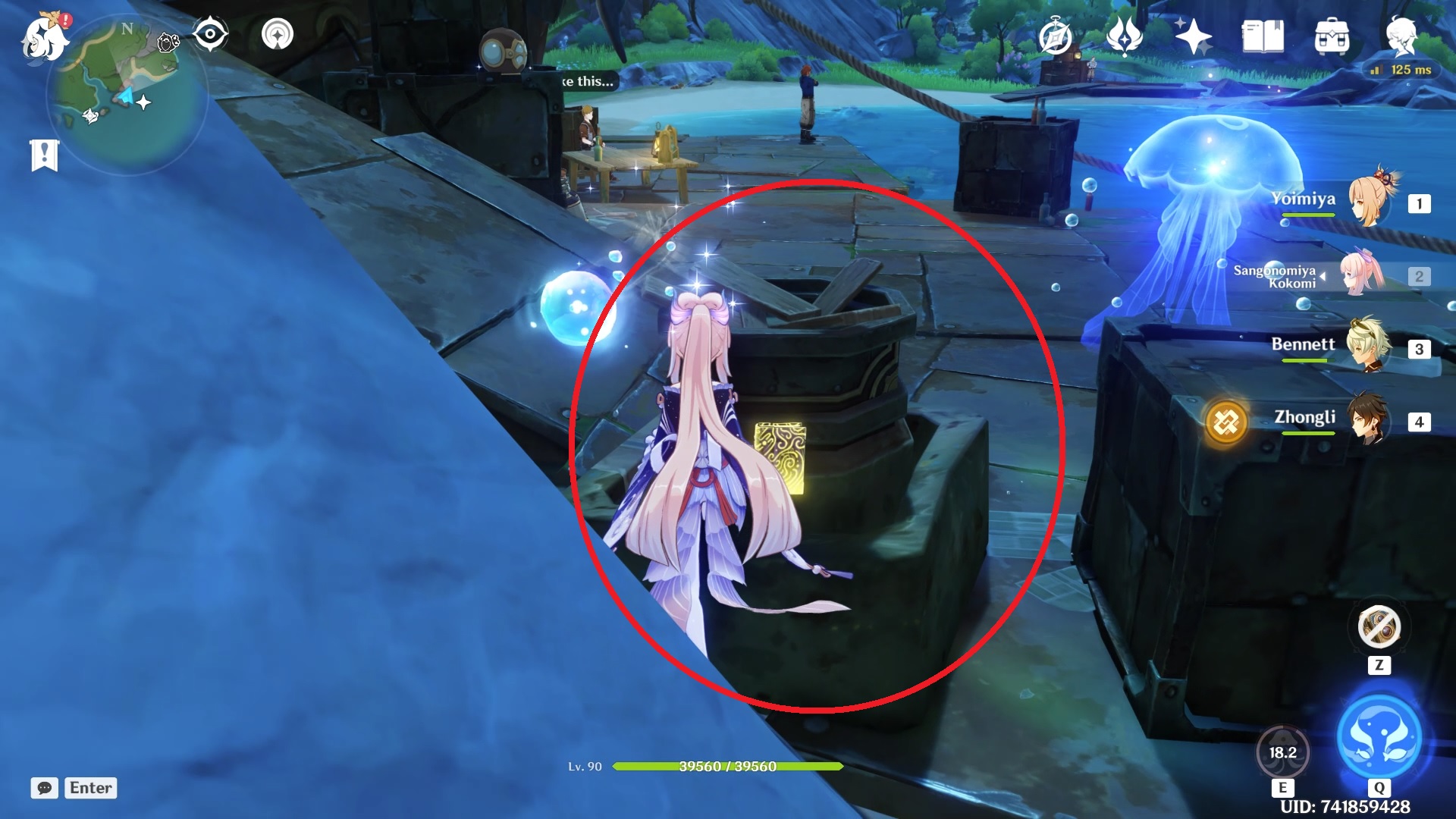Click the character HP bar showing 39560

tap(728, 767)
